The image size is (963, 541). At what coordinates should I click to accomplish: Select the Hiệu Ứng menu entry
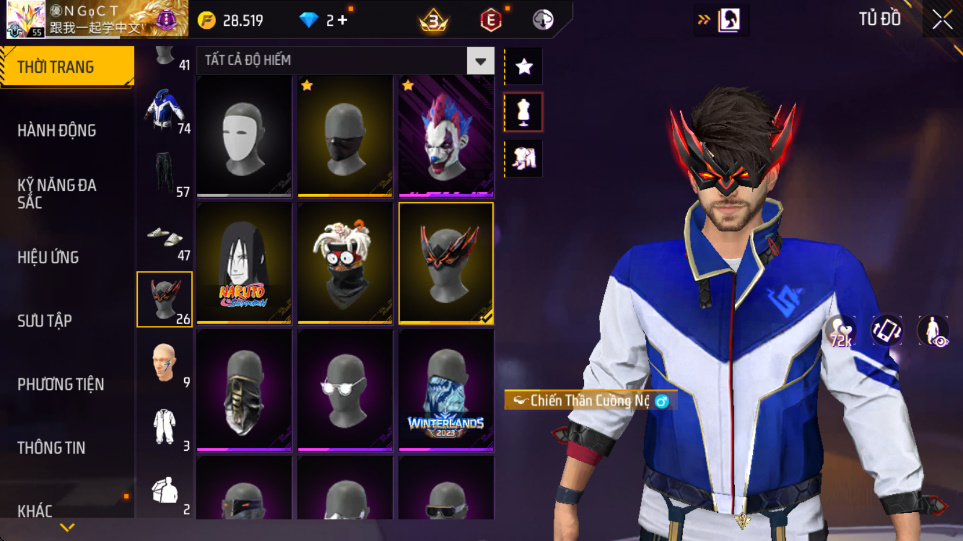[48, 257]
